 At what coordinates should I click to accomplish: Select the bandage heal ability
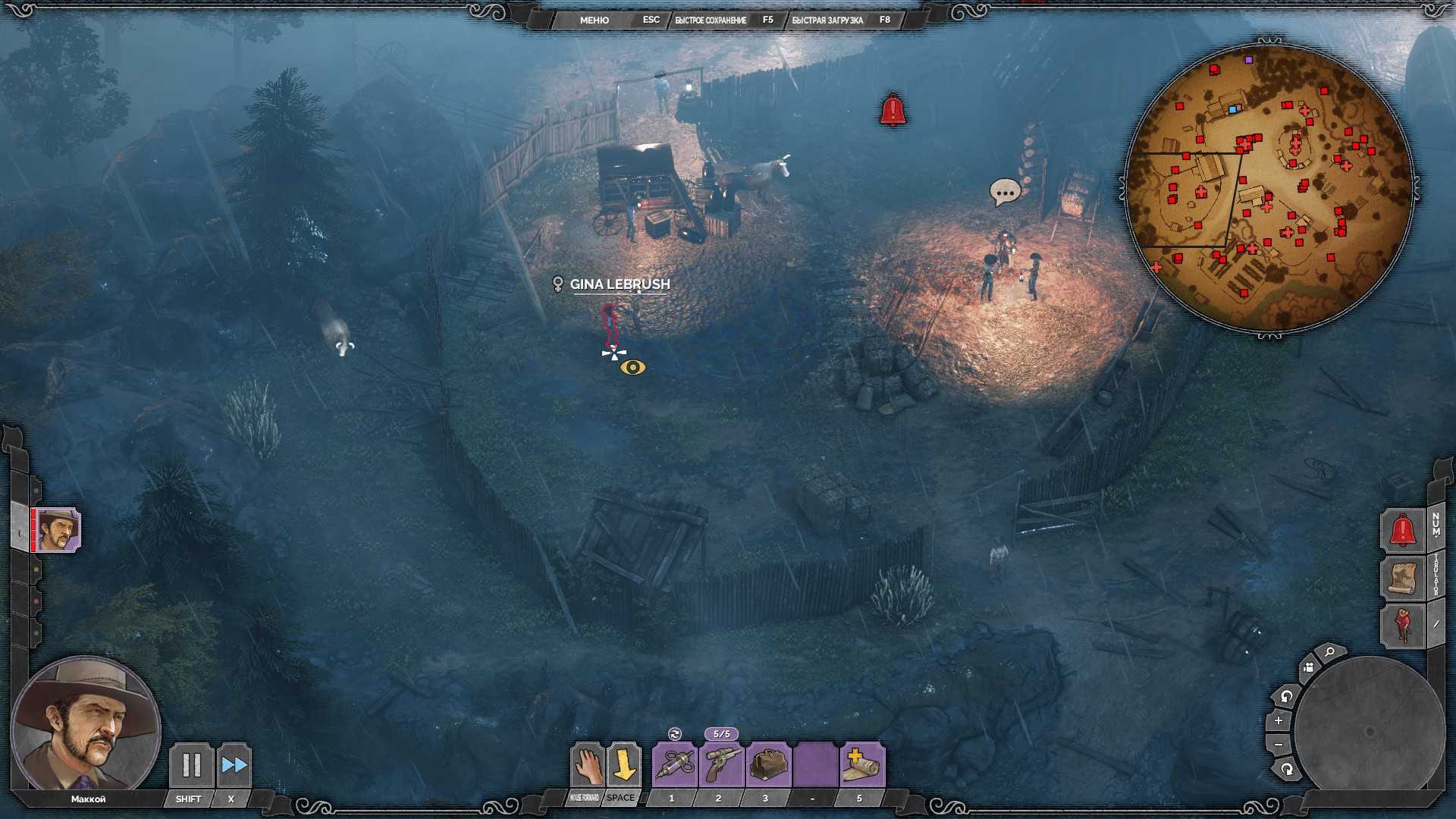tap(861, 765)
